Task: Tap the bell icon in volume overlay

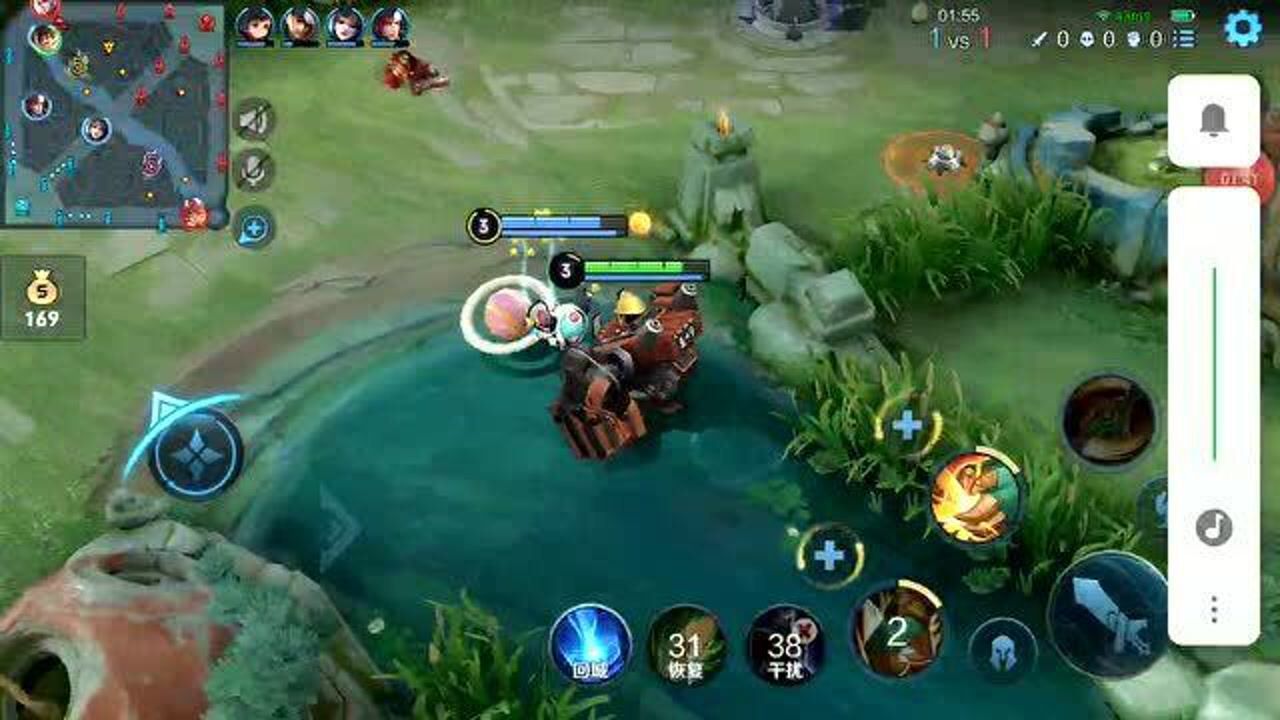Action: pos(1214,120)
